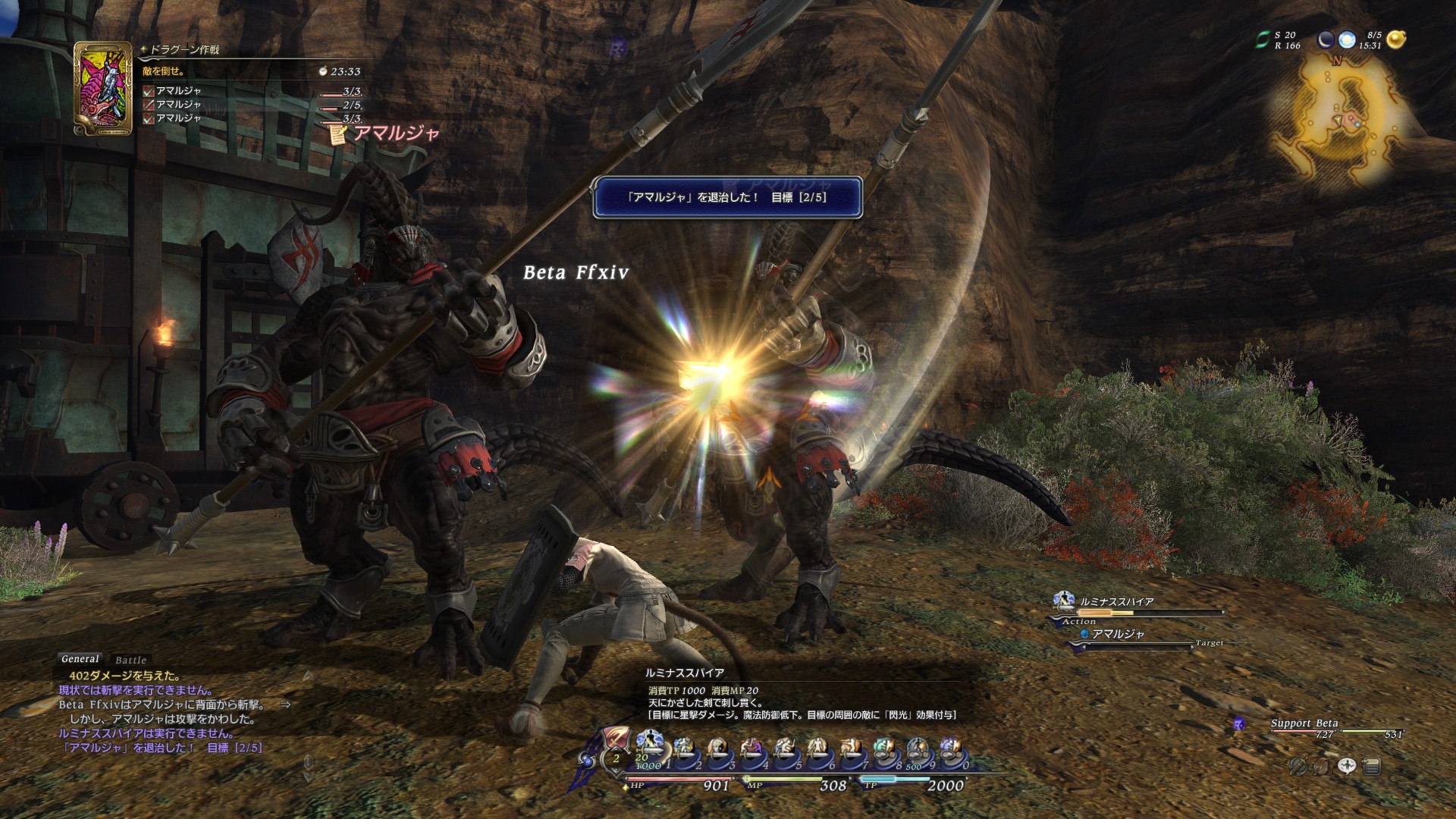1456x819 pixels.
Task: Use the ability in hotbar slot 2
Action: (684, 749)
